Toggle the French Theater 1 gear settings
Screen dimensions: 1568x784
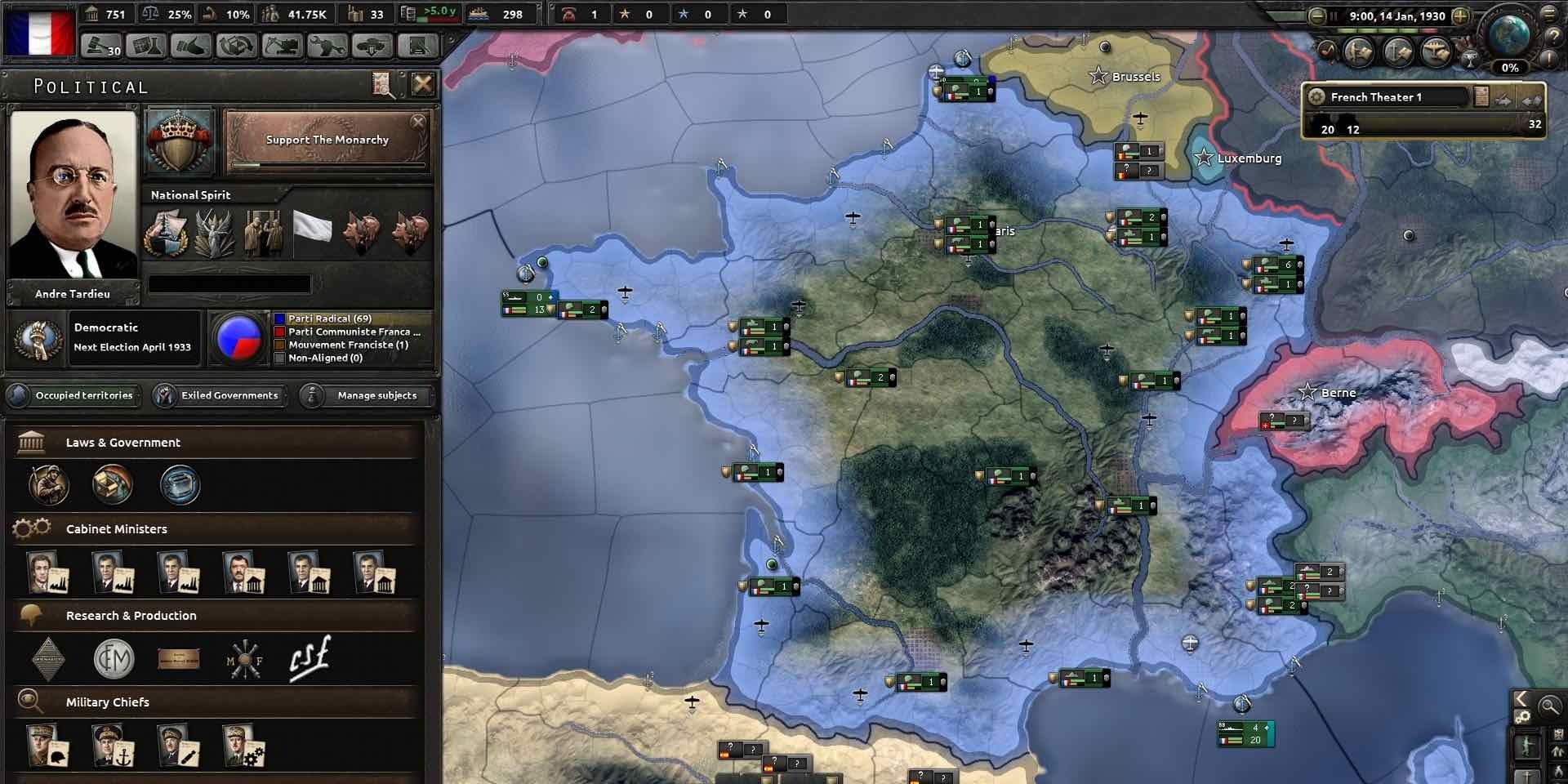tap(1318, 96)
